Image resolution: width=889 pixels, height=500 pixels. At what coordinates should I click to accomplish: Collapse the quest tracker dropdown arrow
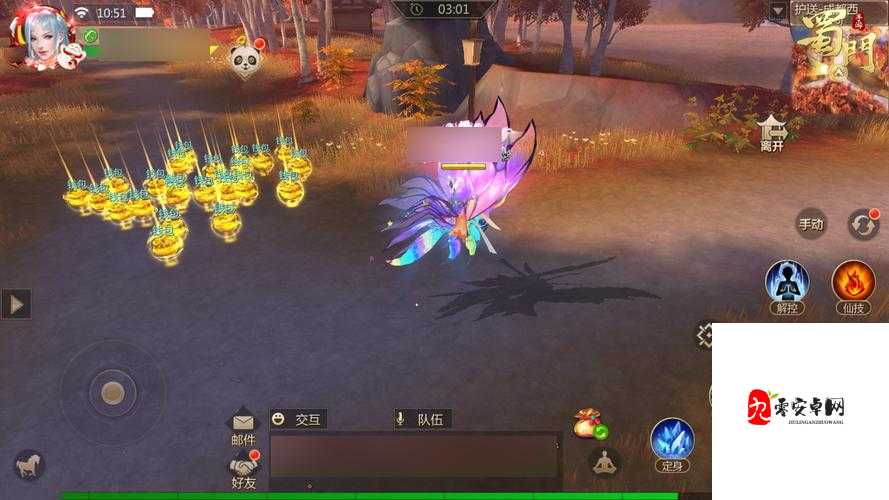[x=778, y=11]
